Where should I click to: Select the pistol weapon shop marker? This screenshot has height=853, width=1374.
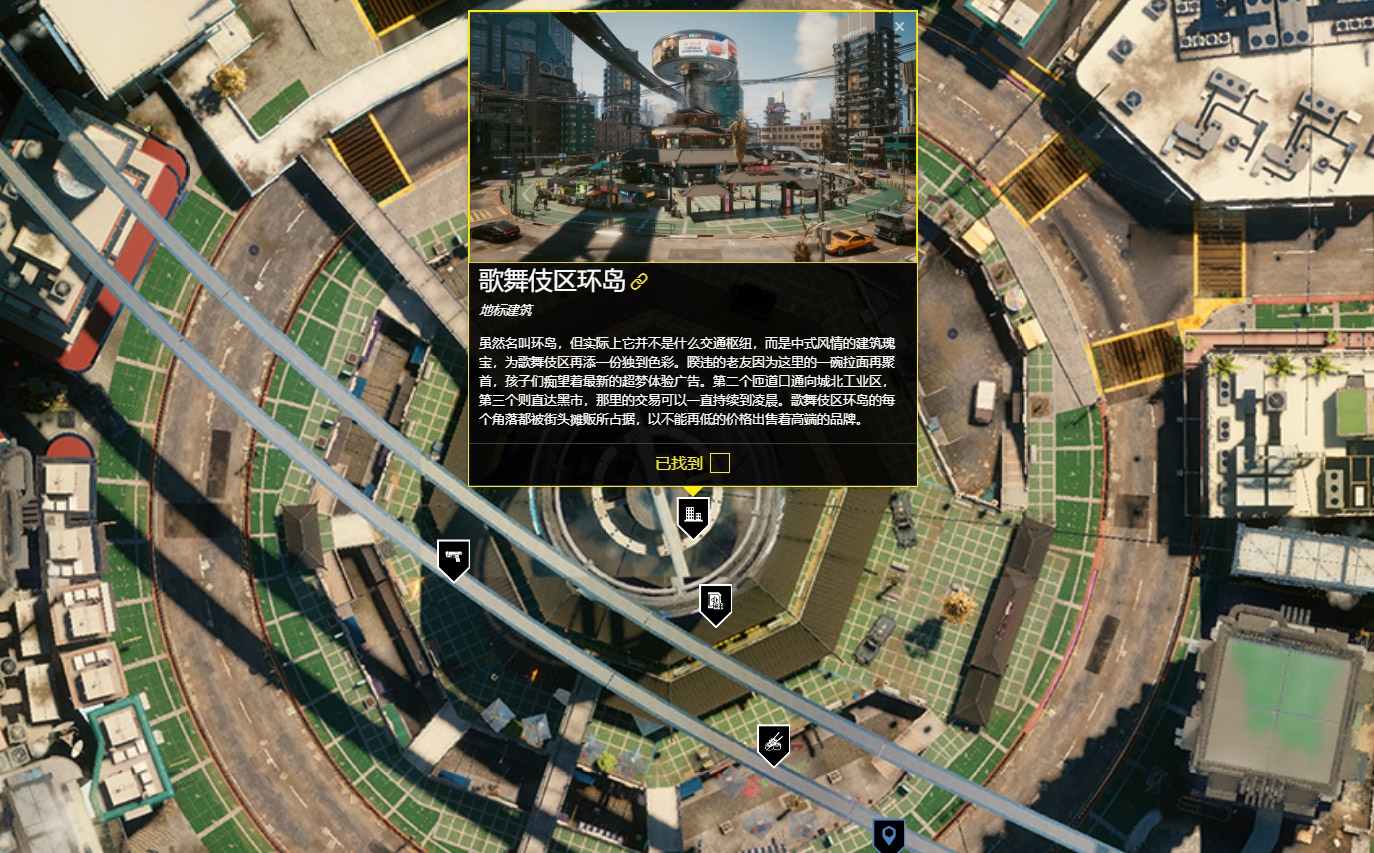453,557
